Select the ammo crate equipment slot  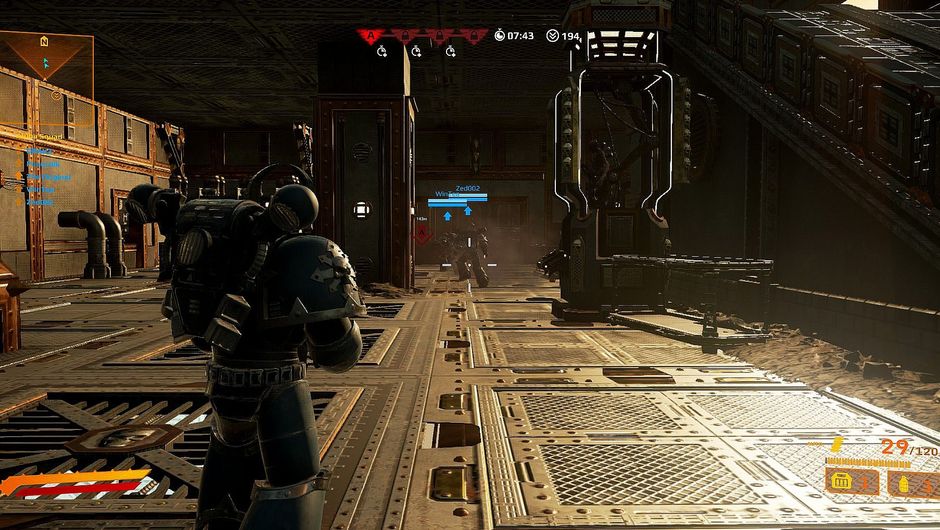(x=851, y=482)
